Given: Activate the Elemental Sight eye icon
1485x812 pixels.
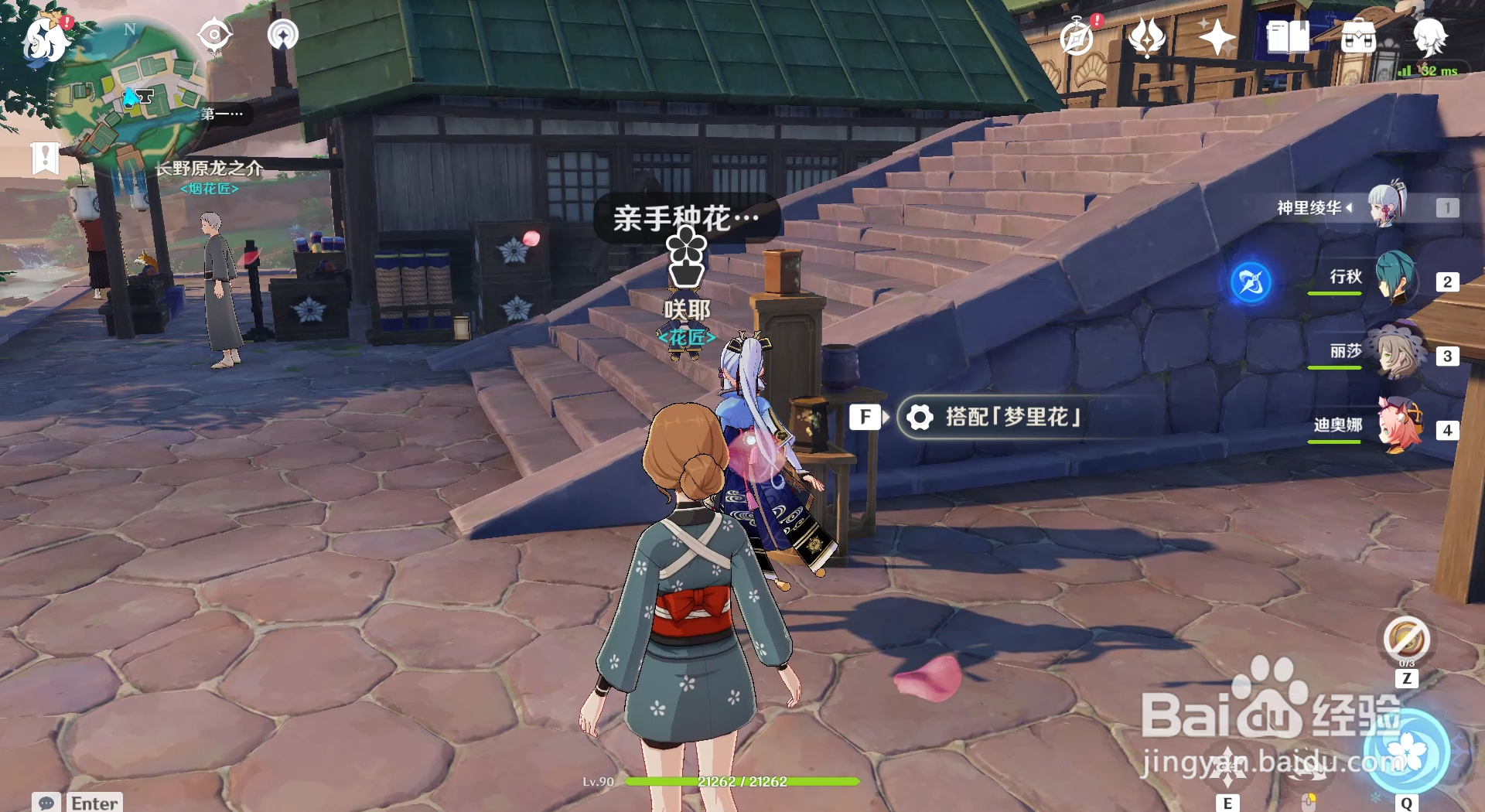Looking at the screenshot, I should 214,35.
